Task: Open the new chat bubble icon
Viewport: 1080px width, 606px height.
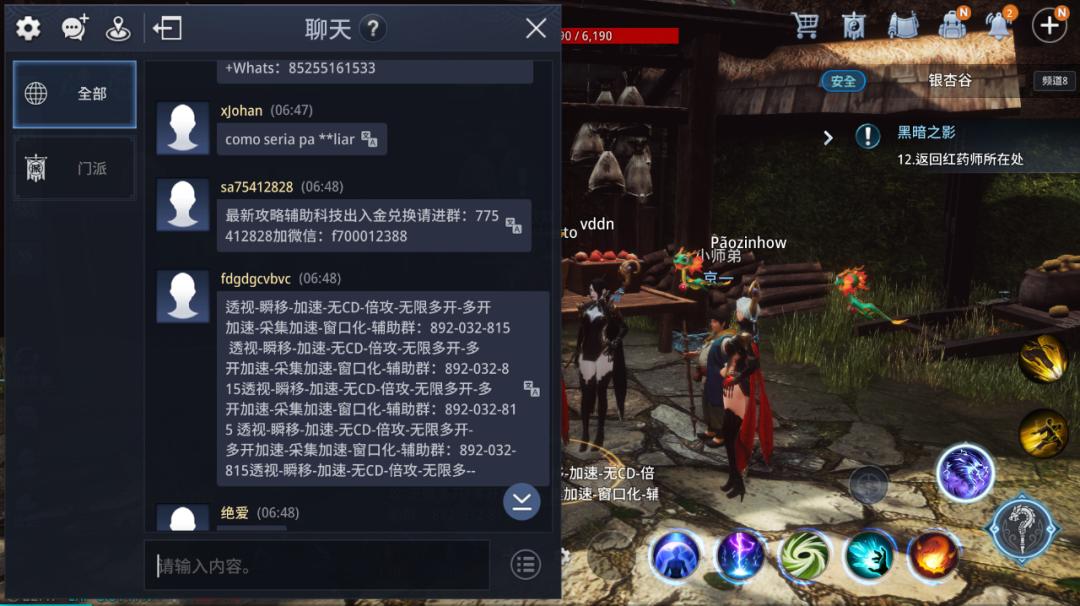Action: tap(75, 28)
